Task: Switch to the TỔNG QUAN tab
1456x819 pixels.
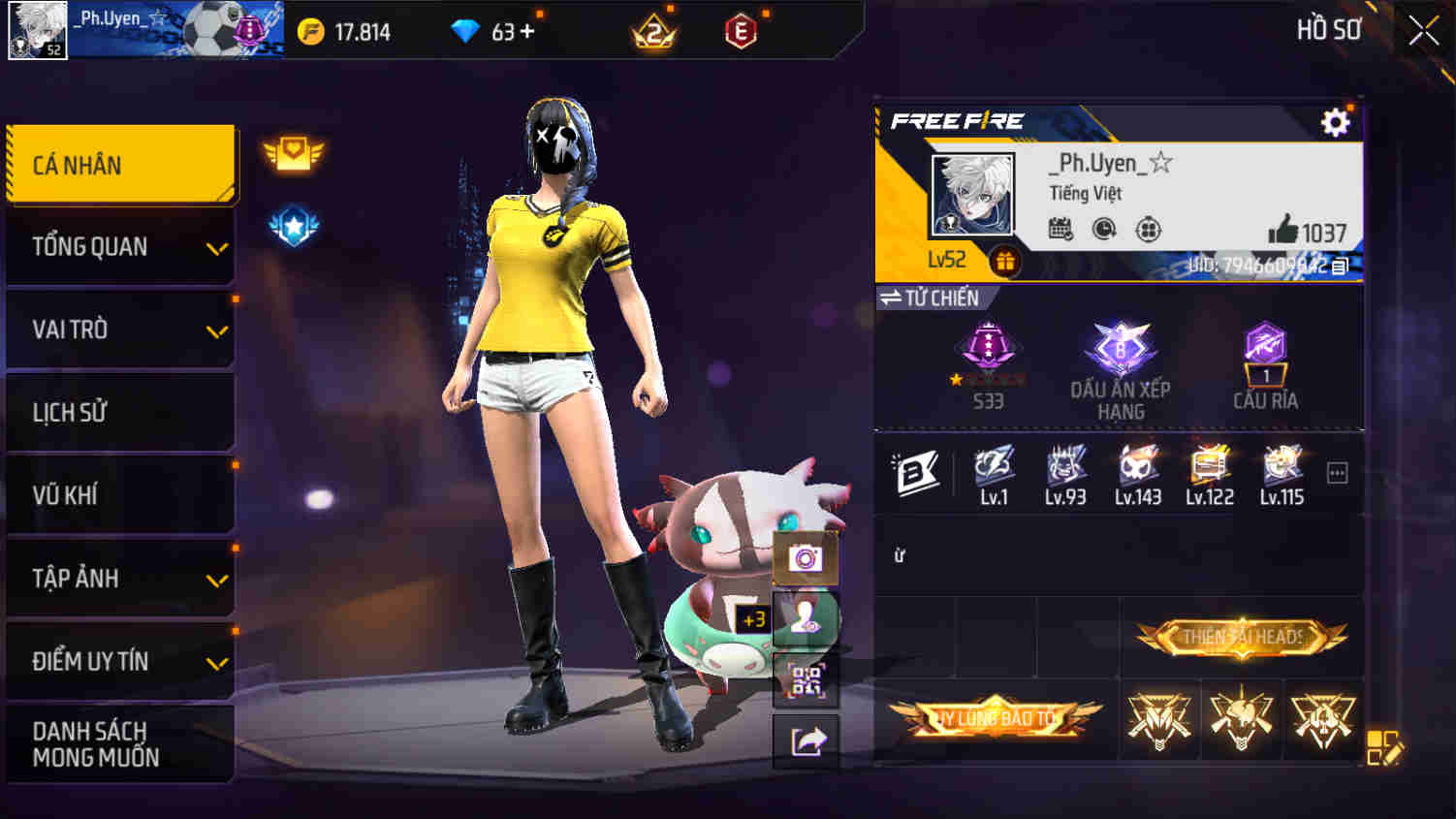Action: pyautogui.click(x=118, y=247)
